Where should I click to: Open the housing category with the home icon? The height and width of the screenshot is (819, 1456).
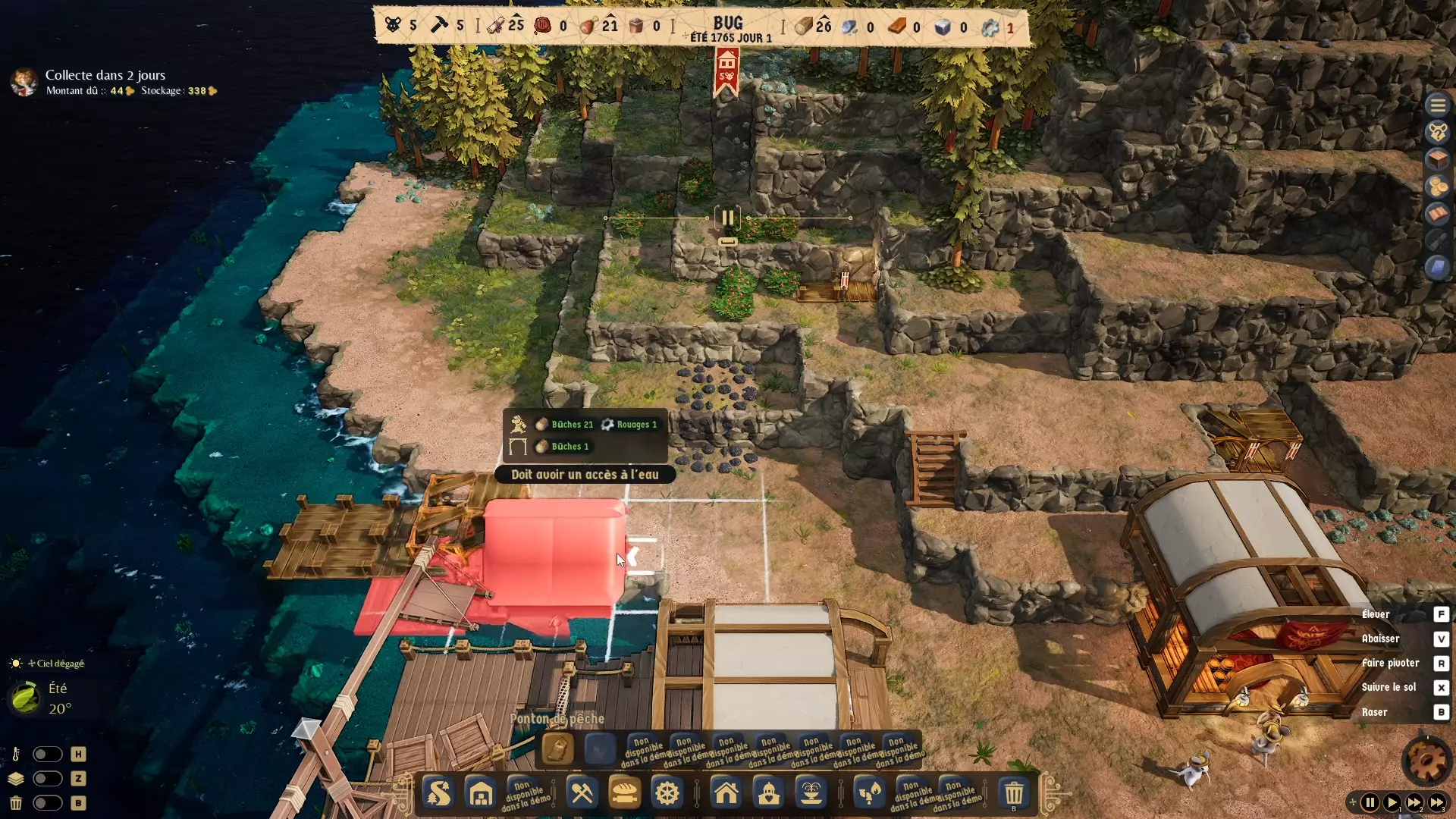pos(726,794)
